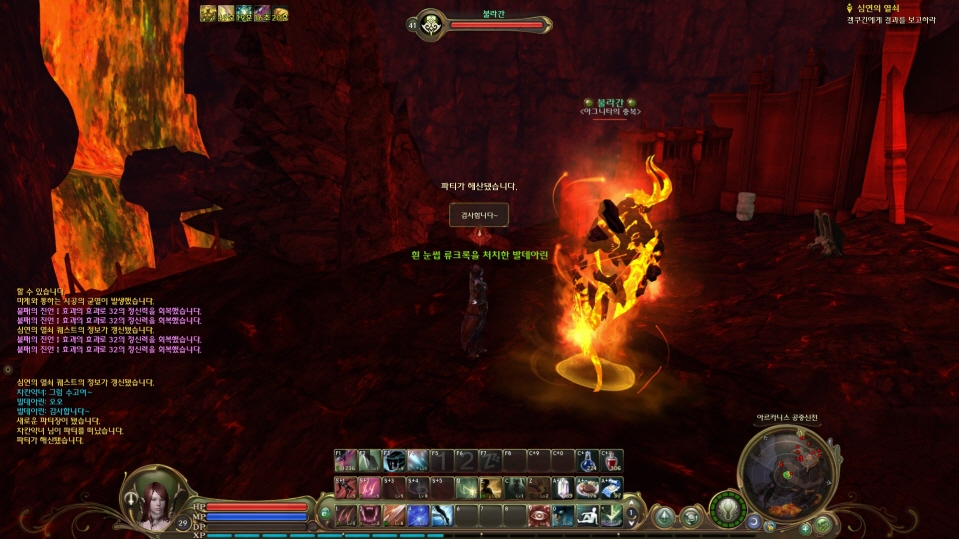The height and width of the screenshot is (539, 959).
Task: Use the blue scroll item slot
Action: [612, 488]
